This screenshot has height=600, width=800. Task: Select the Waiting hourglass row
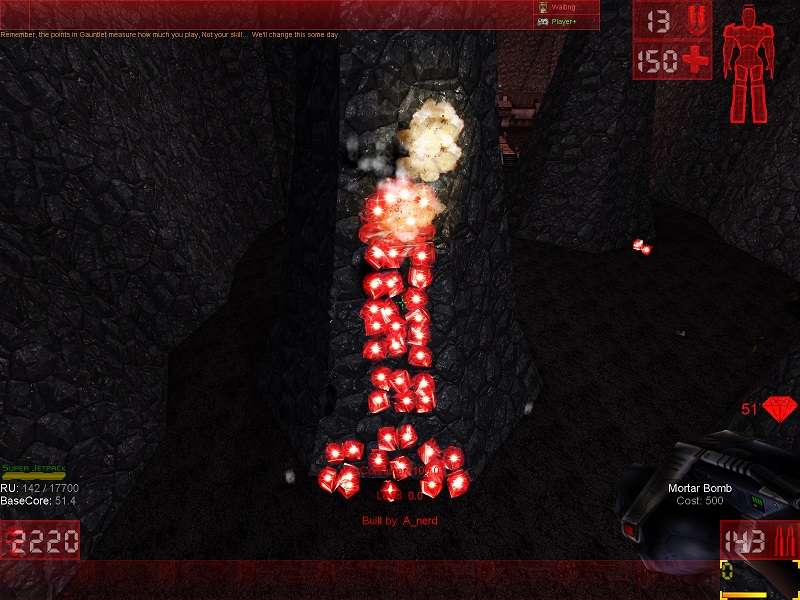(565, 7)
